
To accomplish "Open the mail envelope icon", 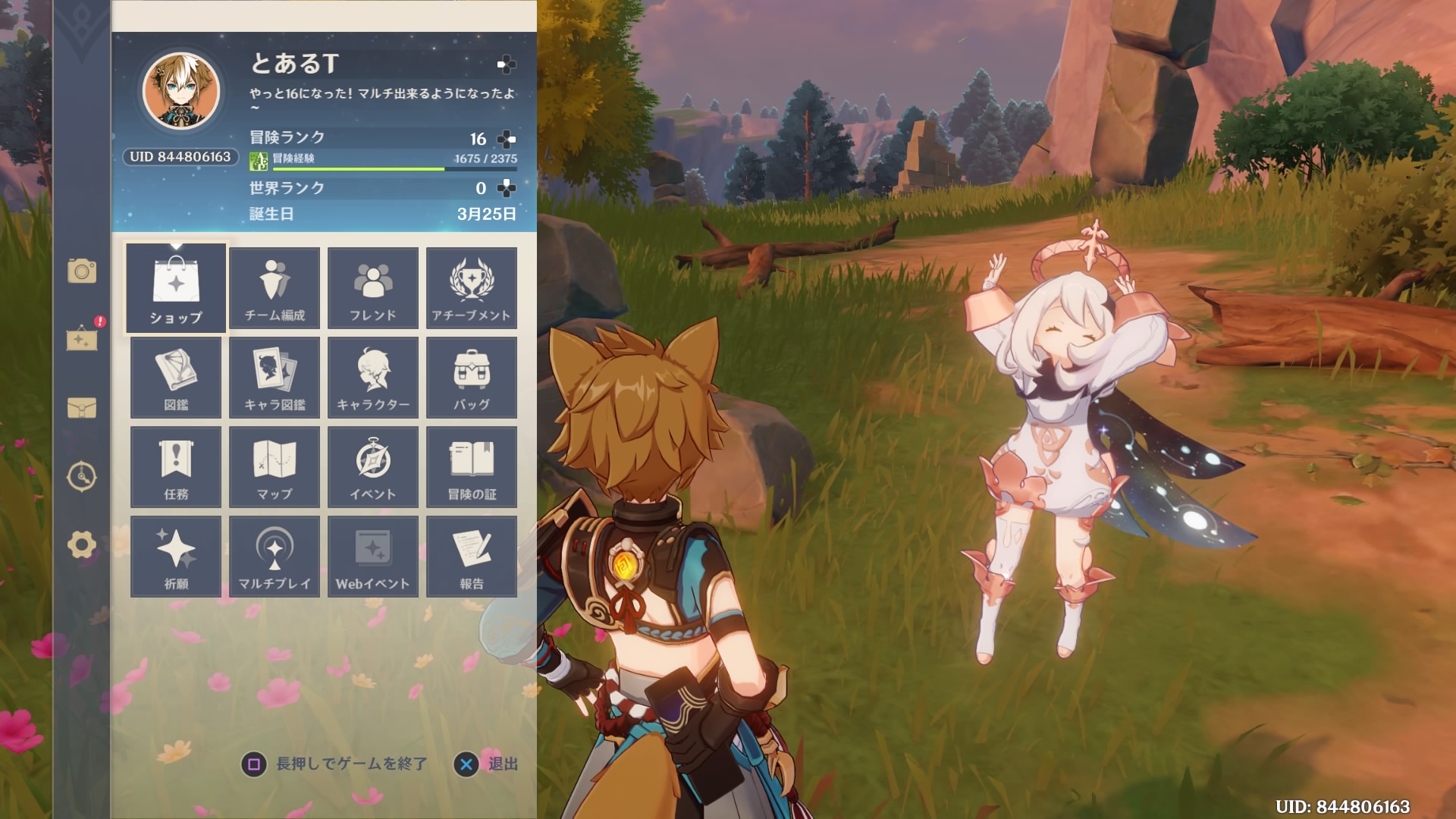I will click(x=82, y=408).
